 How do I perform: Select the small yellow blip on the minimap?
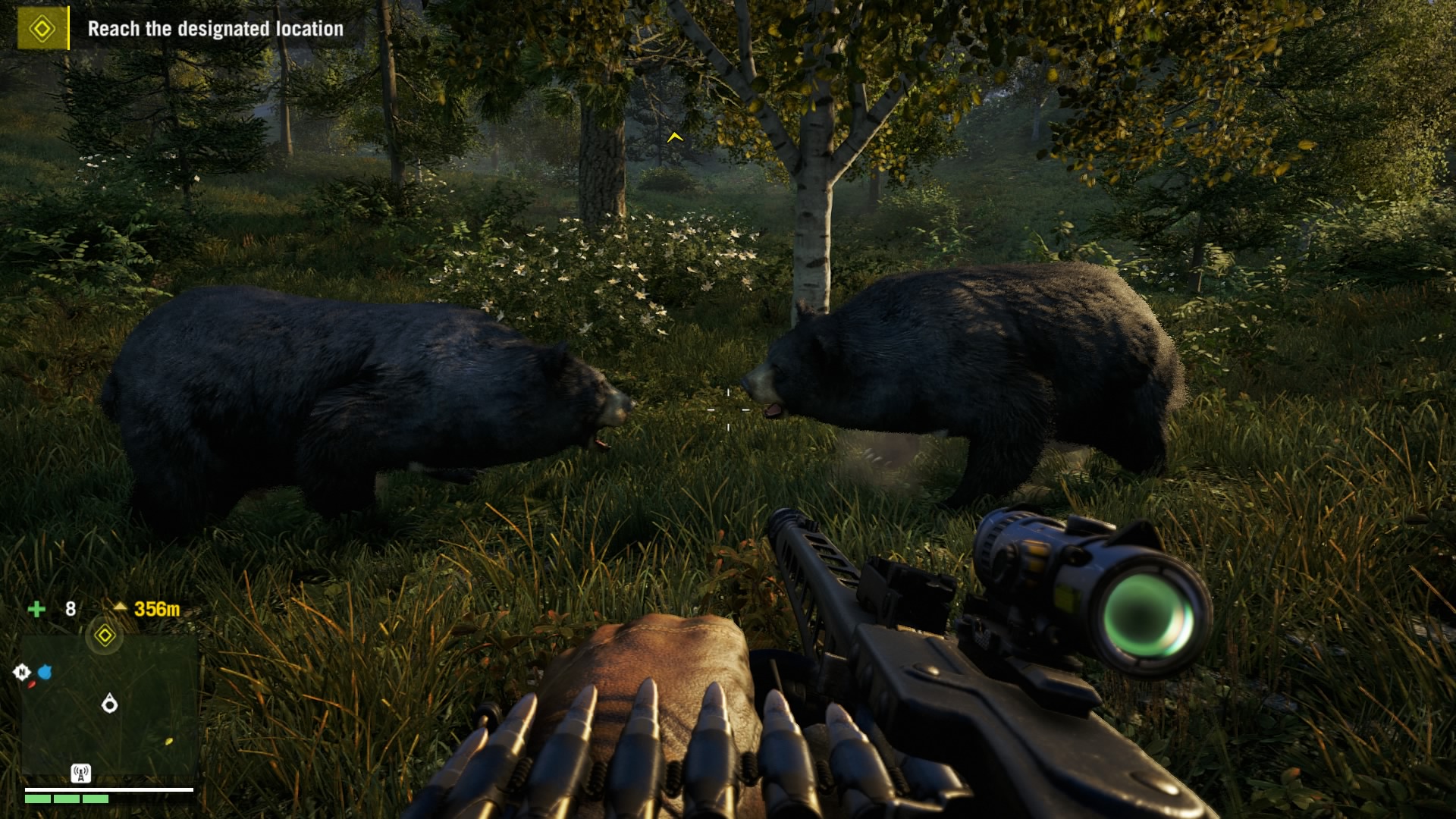tap(168, 741)
